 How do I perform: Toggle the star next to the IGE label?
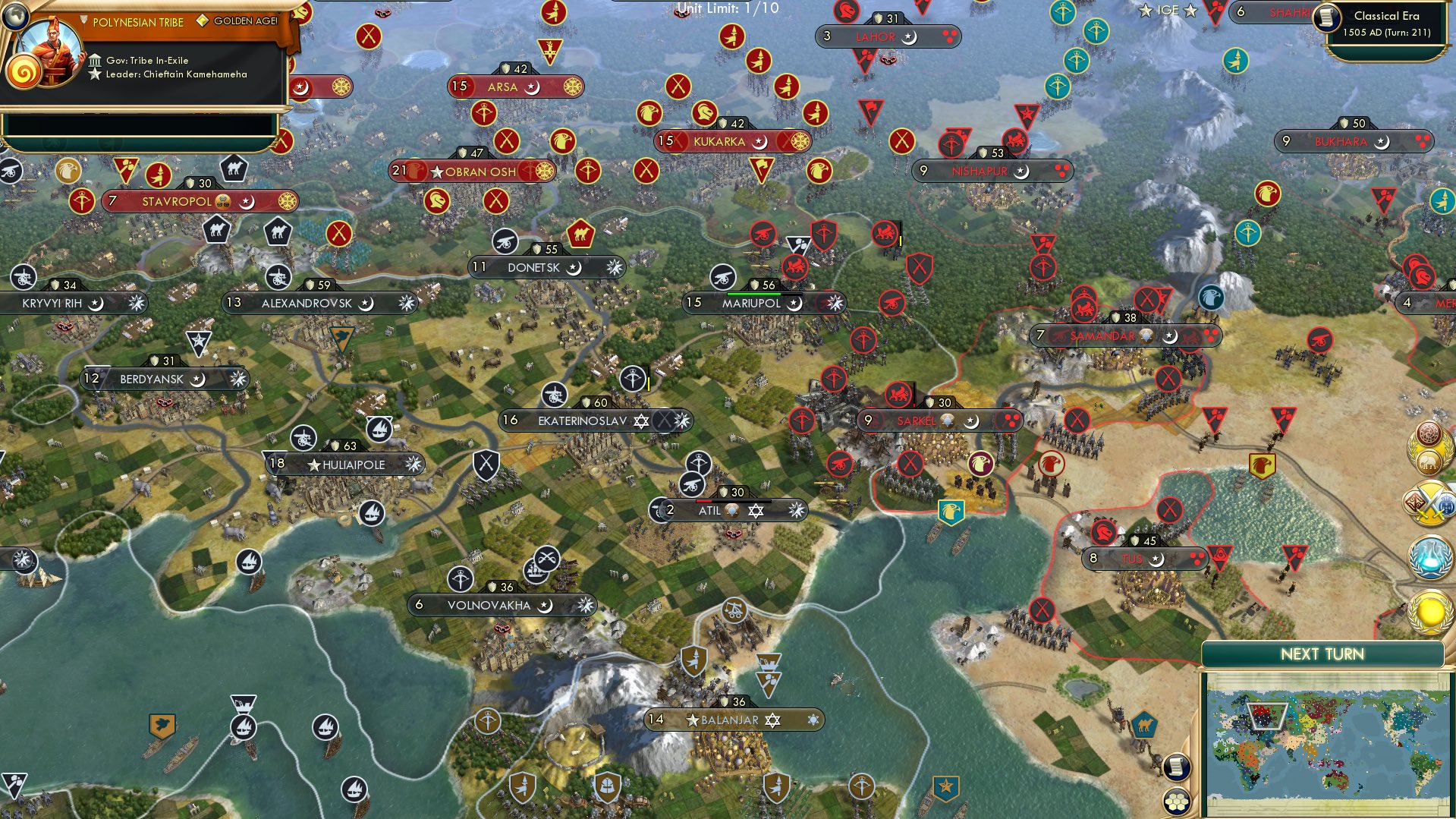(x=1145, y=11)
